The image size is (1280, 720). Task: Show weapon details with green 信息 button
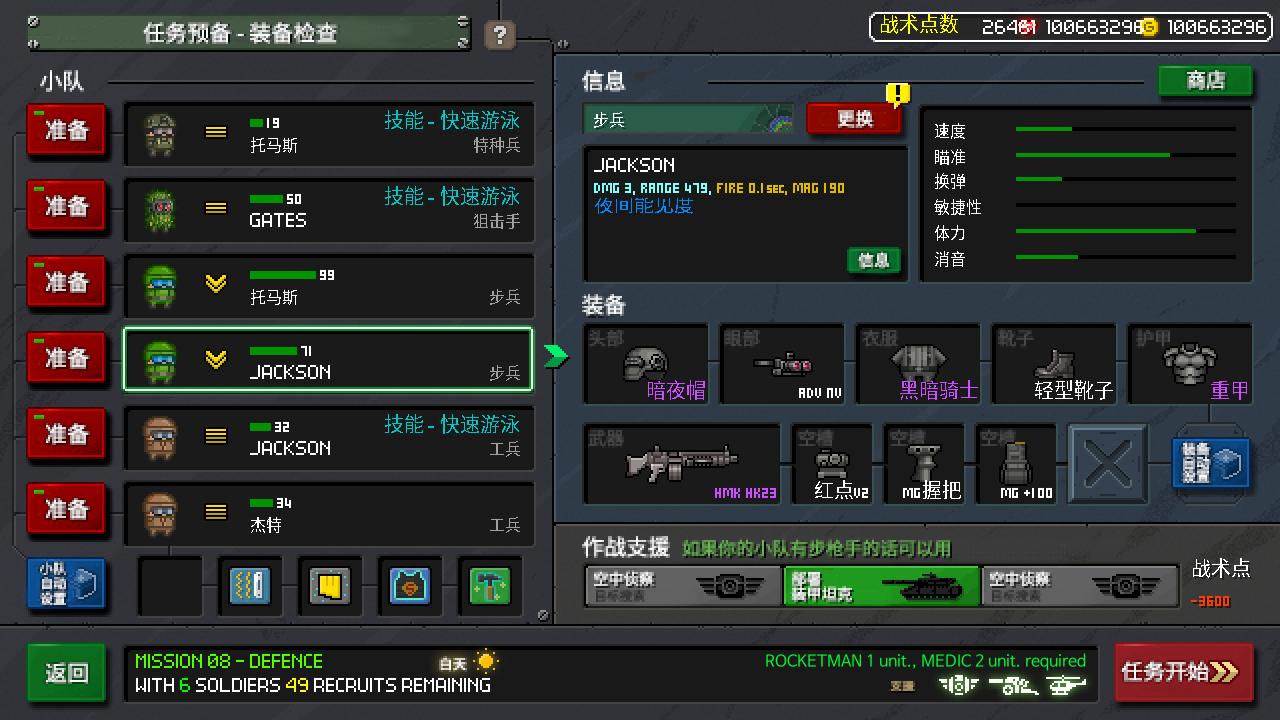click(x=873, y=260)
